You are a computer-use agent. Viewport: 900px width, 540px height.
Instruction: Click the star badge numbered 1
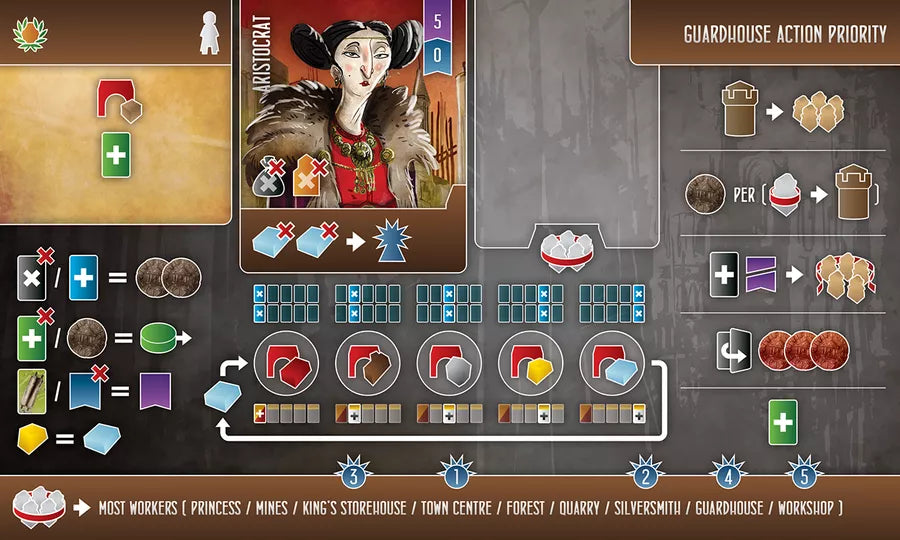455,471
